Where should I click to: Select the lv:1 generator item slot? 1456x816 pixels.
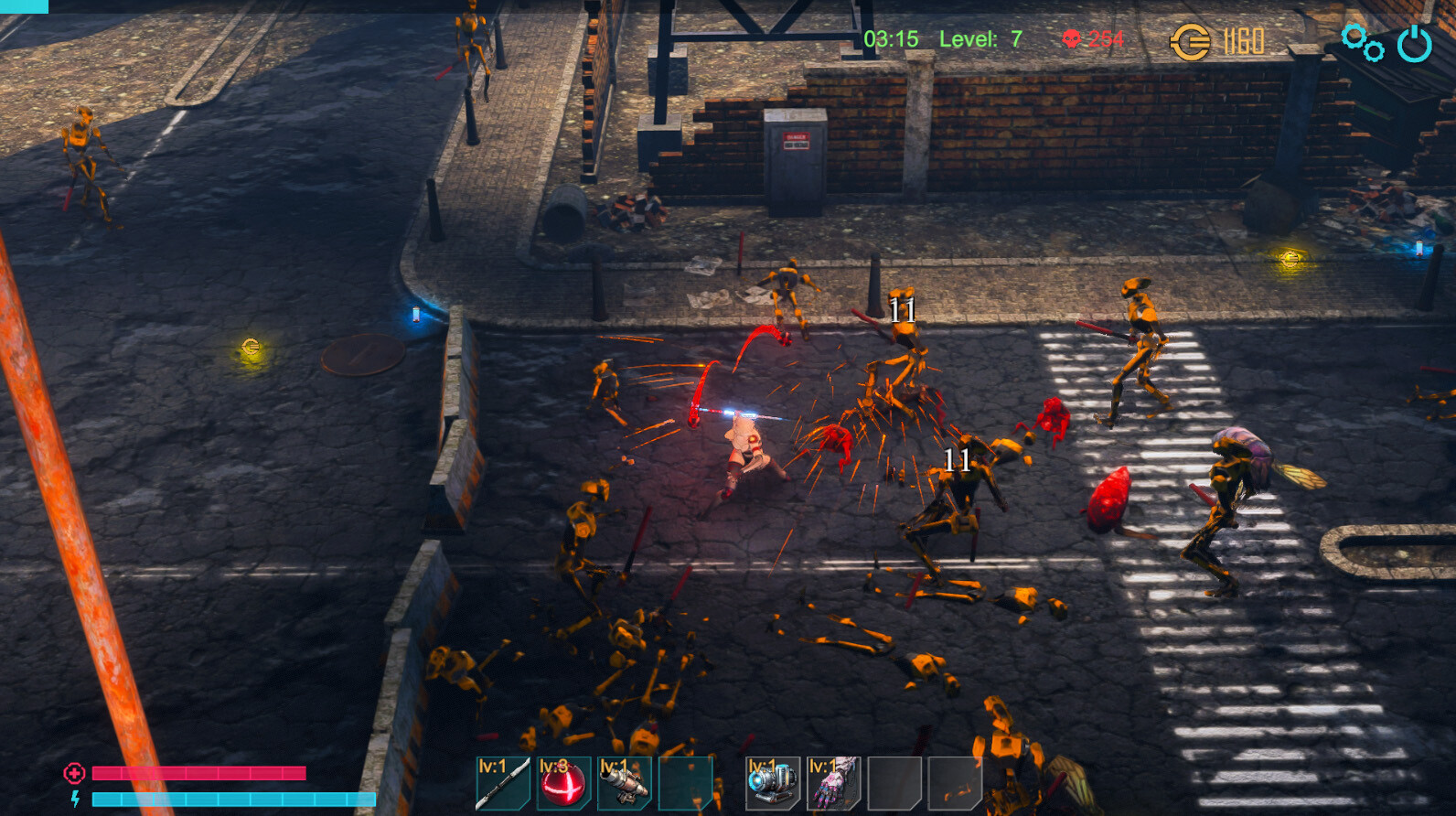click(x=774, y=784)
